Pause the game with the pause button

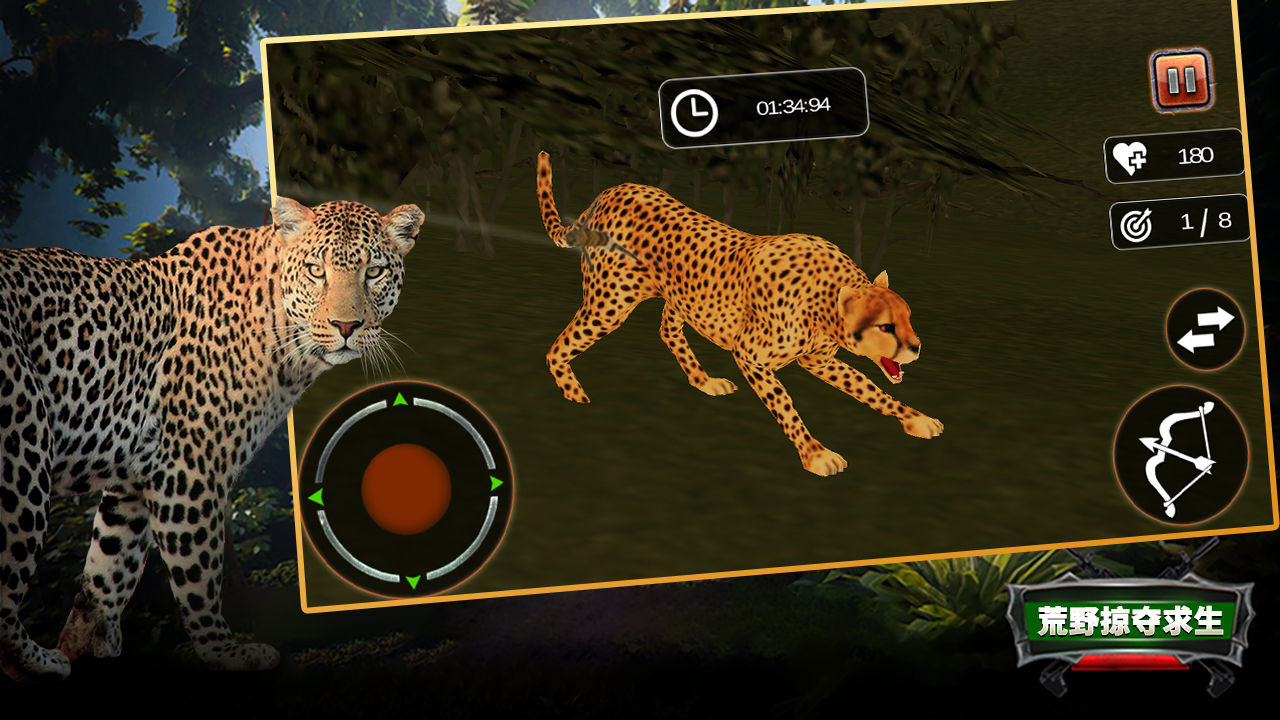1181,80
